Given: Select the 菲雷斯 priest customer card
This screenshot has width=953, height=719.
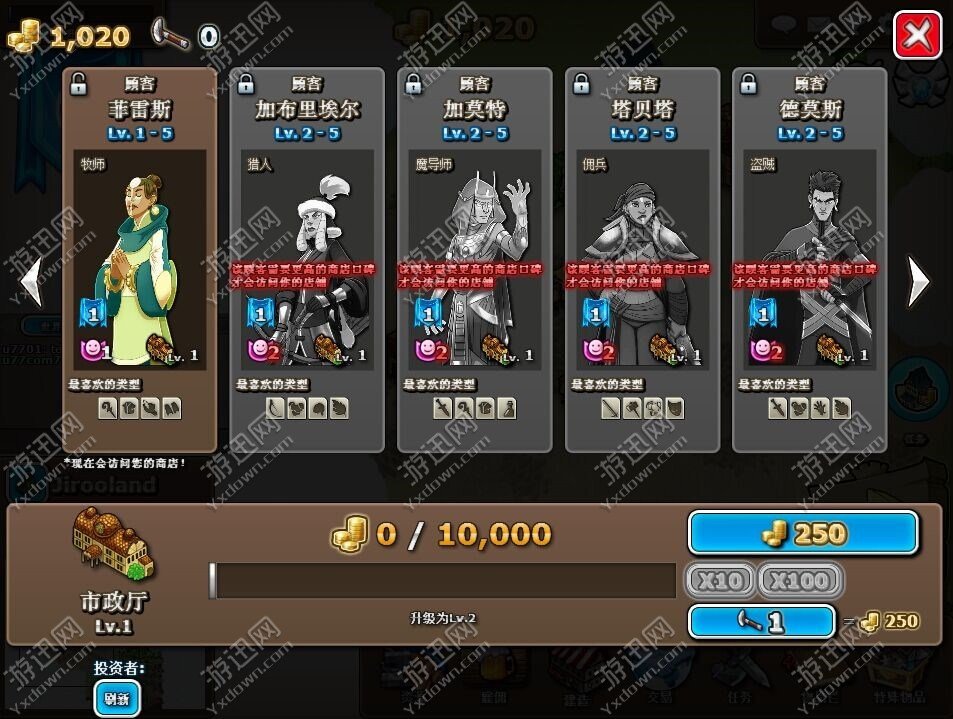Looking at the screenshot, I should pos(140,260).
